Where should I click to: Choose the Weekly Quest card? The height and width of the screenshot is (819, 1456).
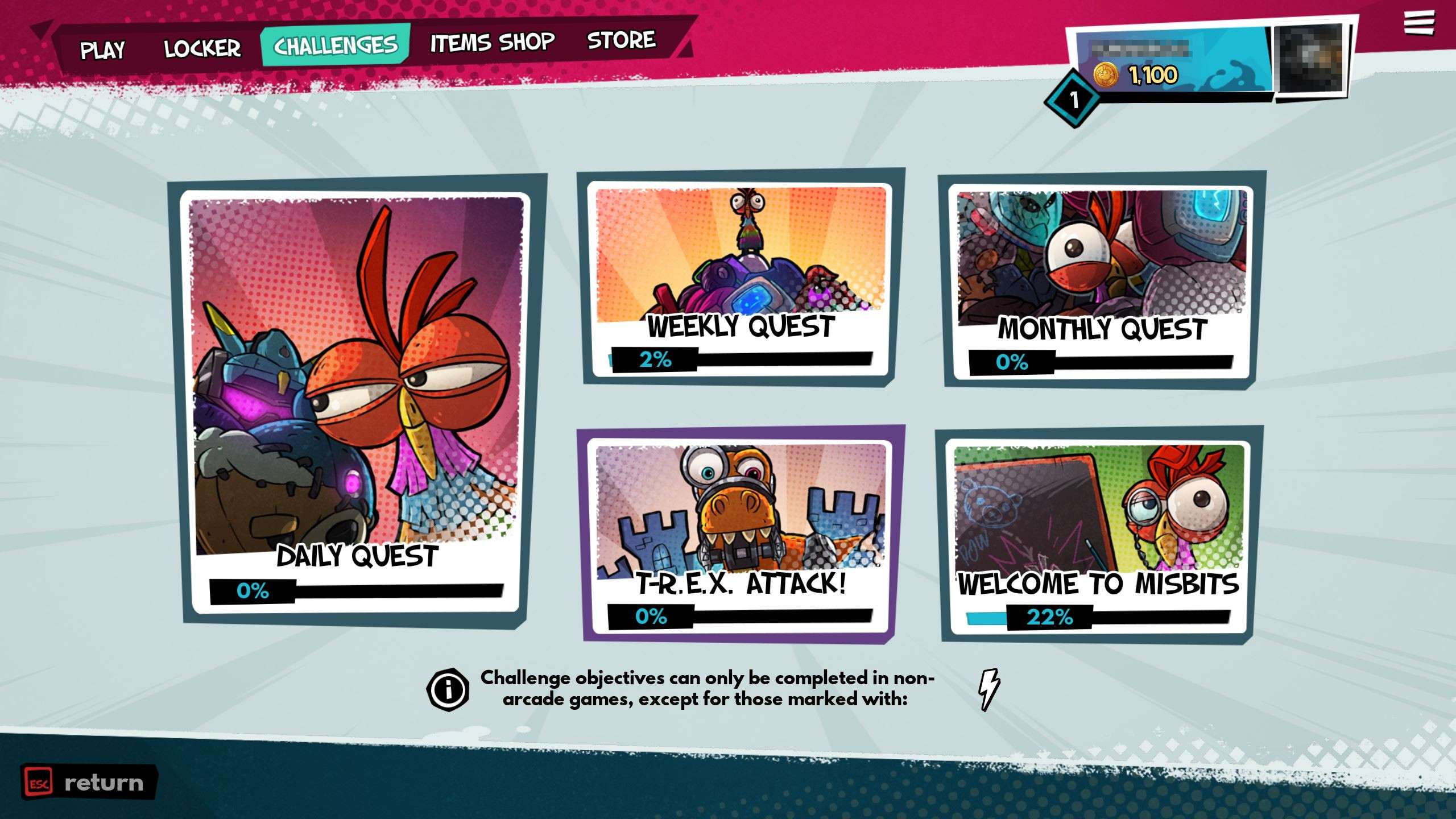pos(741,279)
